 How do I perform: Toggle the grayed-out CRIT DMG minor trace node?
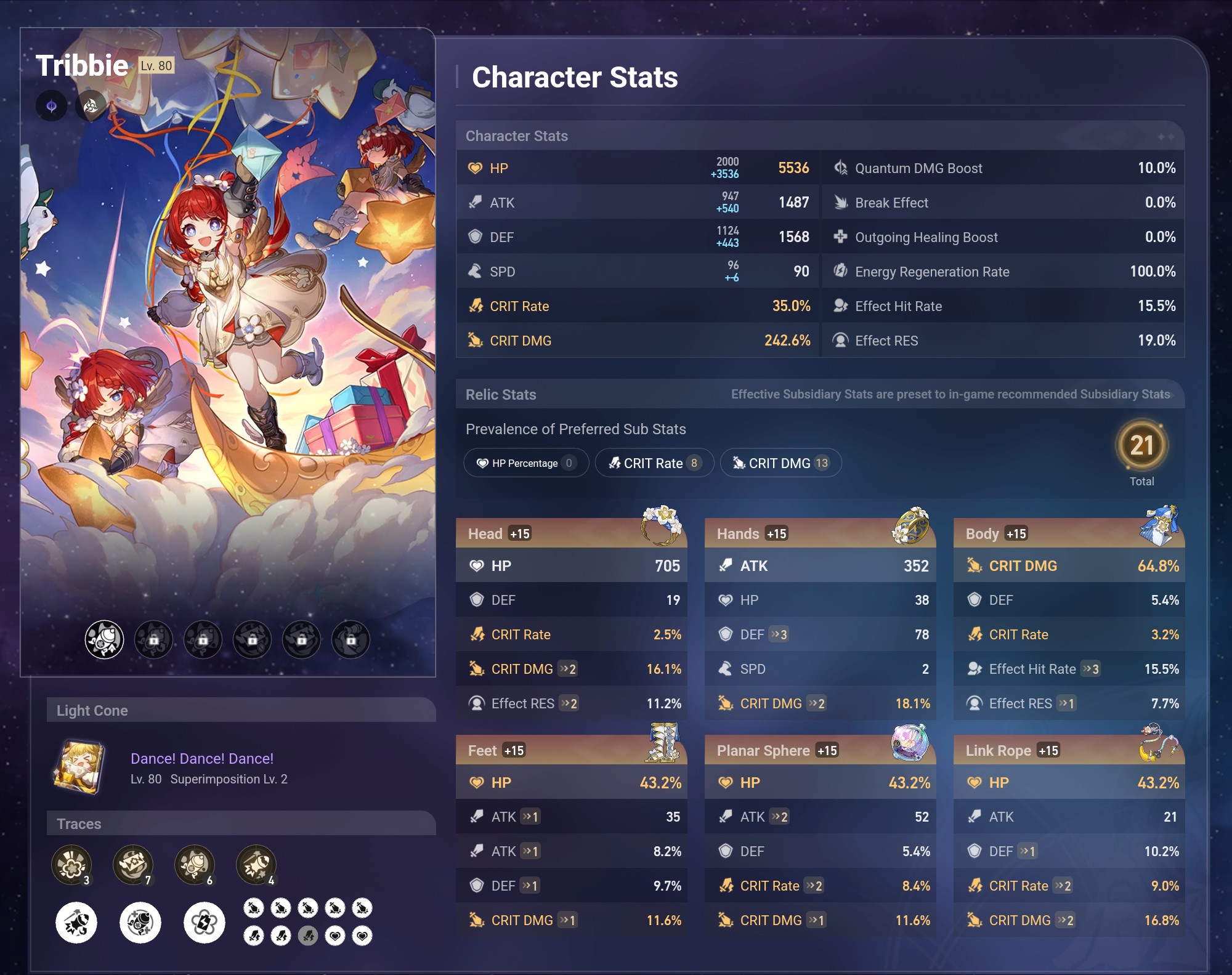(x=308, y=936)
